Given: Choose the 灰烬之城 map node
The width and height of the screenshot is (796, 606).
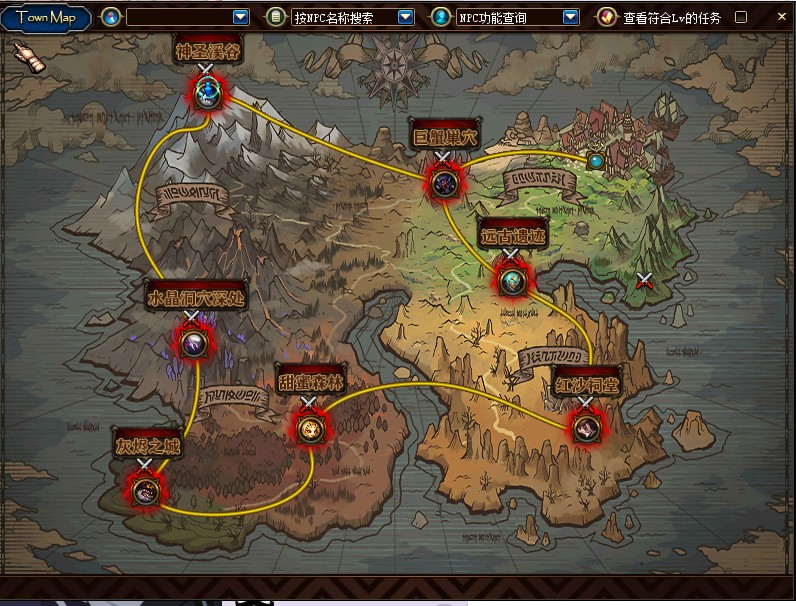Looking at the screenshot, I should [x=146, y=490].
